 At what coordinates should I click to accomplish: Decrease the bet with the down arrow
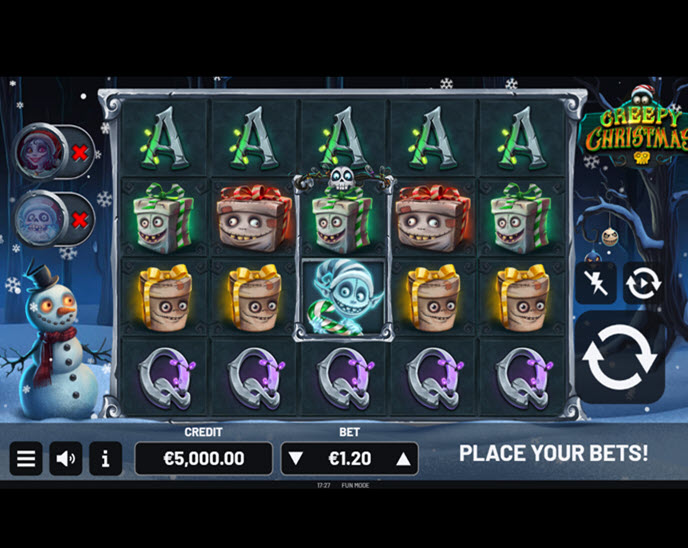pos(295,459)
